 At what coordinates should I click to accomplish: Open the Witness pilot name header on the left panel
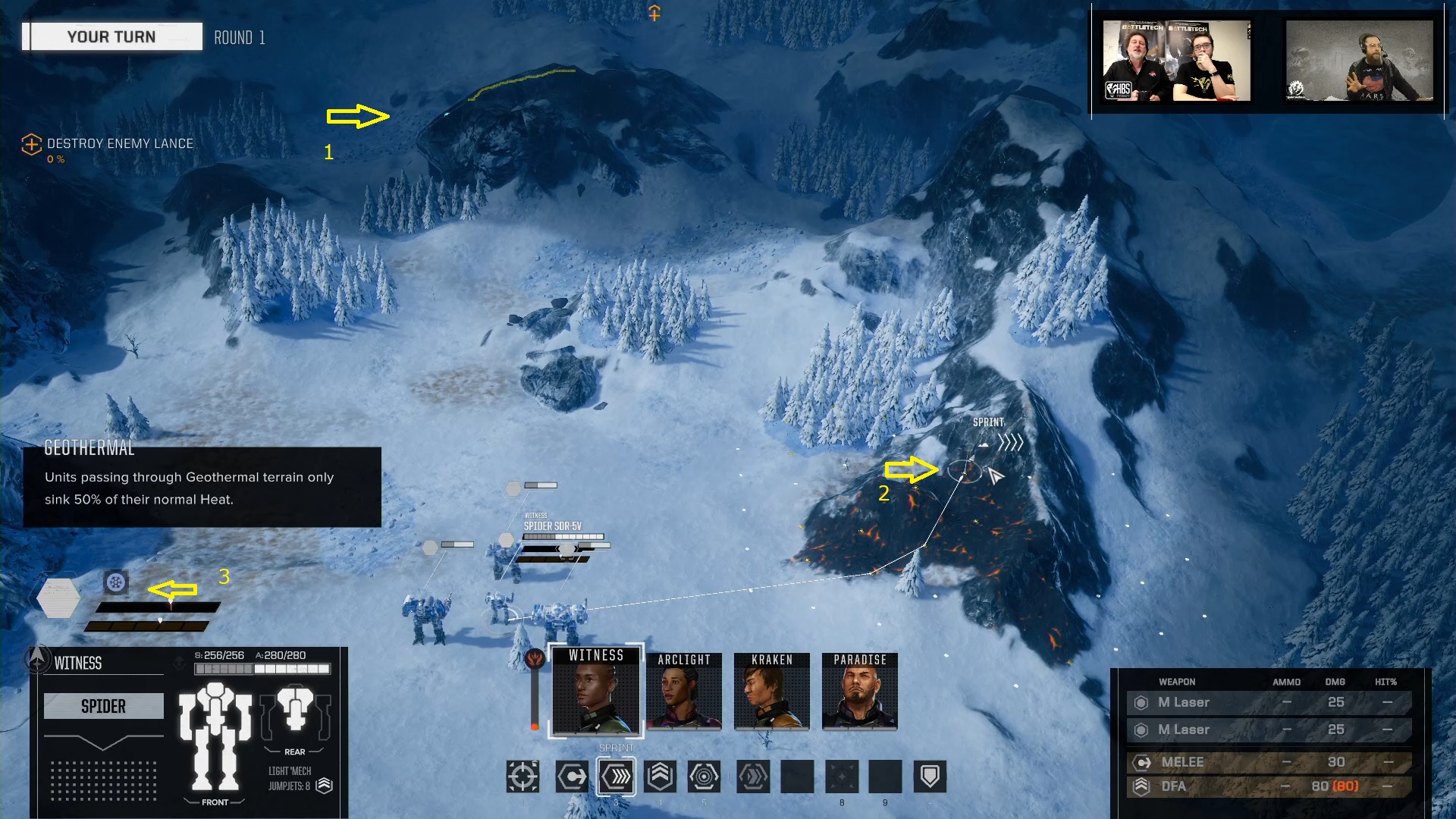point(79,663)
